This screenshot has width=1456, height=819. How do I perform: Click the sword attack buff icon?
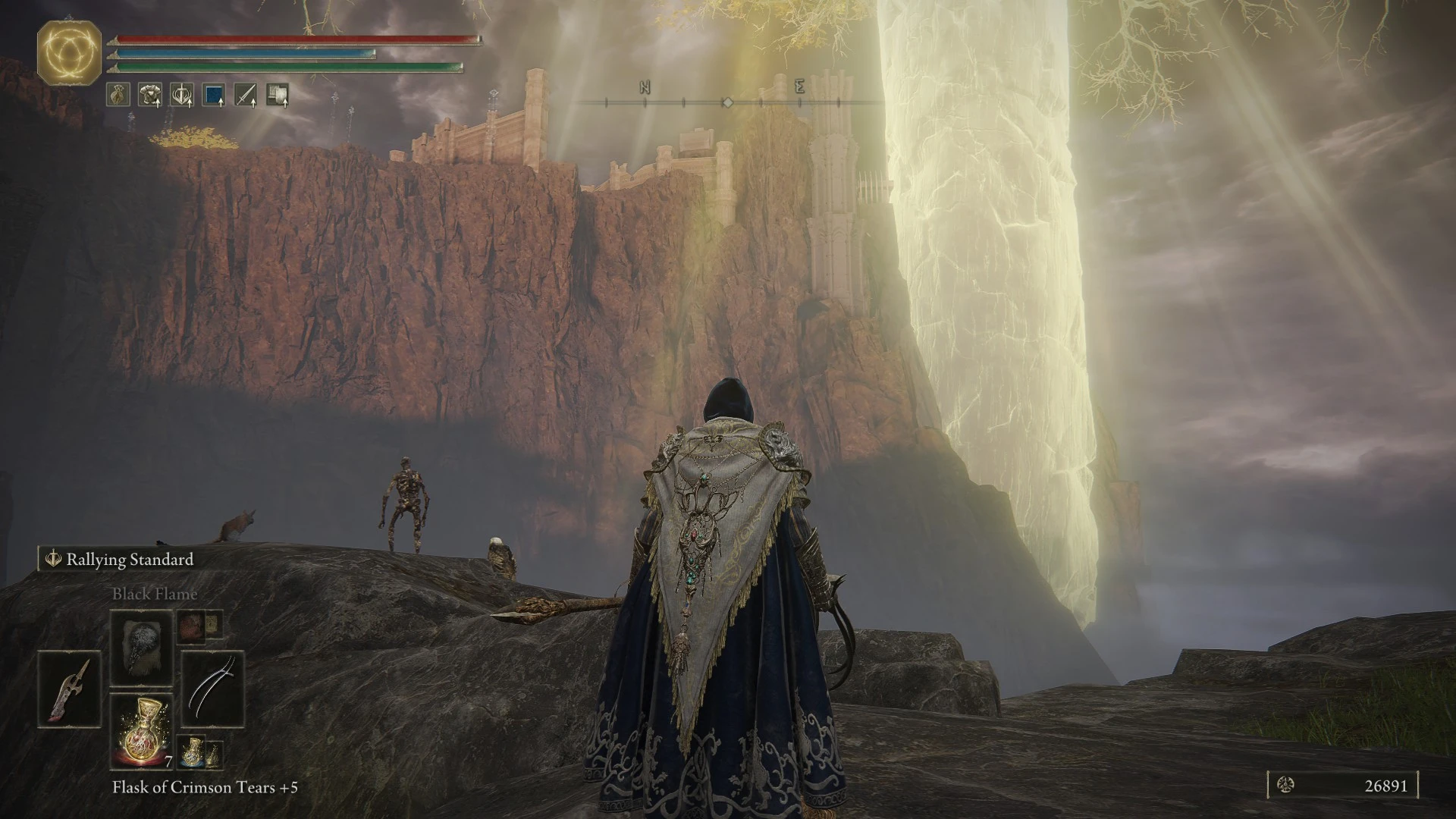click(x=246, y=95)
